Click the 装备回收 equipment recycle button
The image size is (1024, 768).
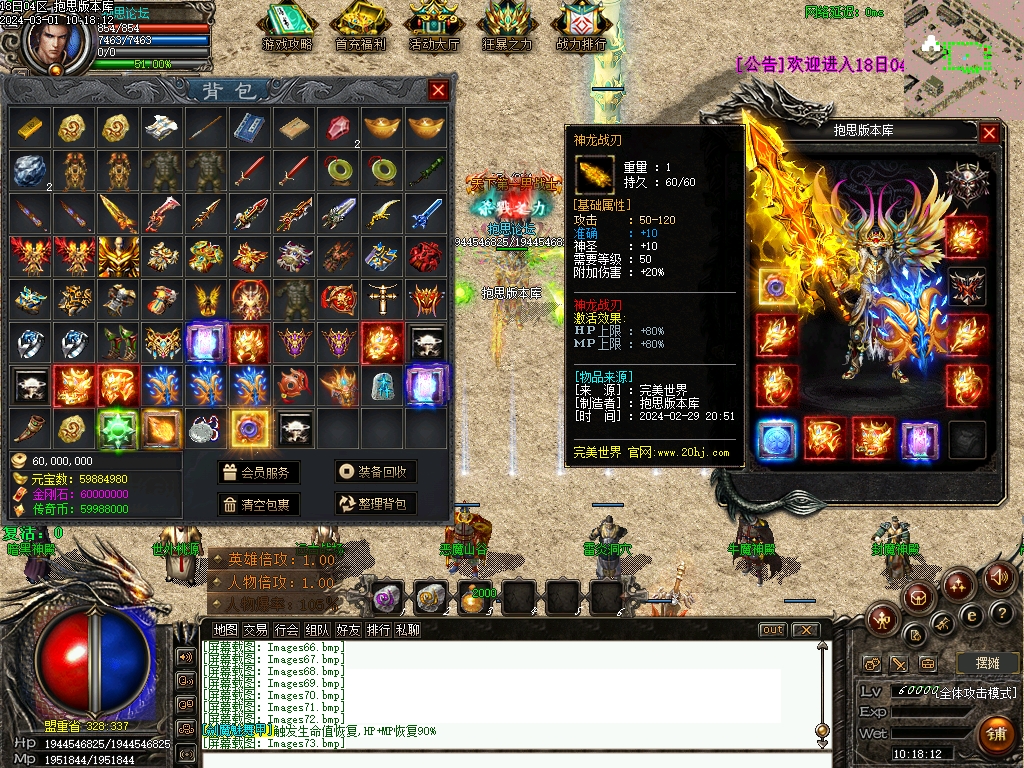(x=375, y=473)
